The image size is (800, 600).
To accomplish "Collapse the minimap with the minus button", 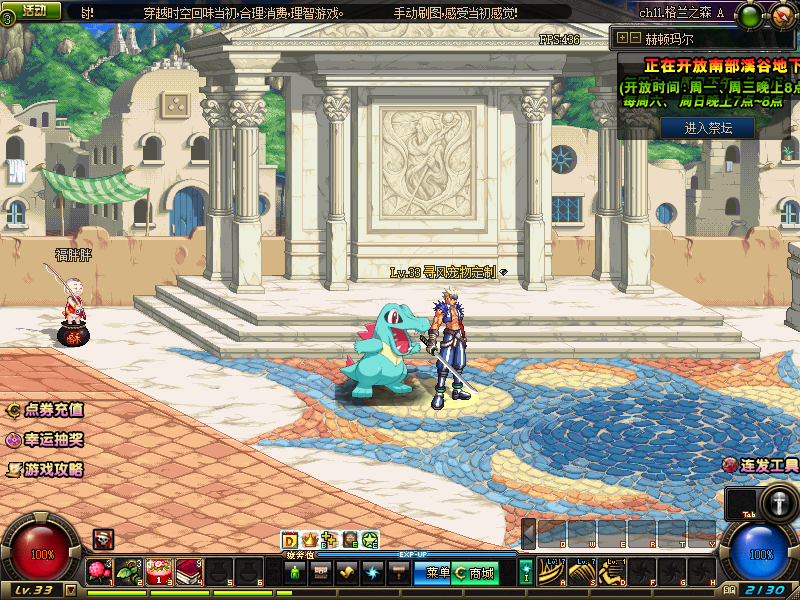I will pyautogui.click(x=635, y=38).
